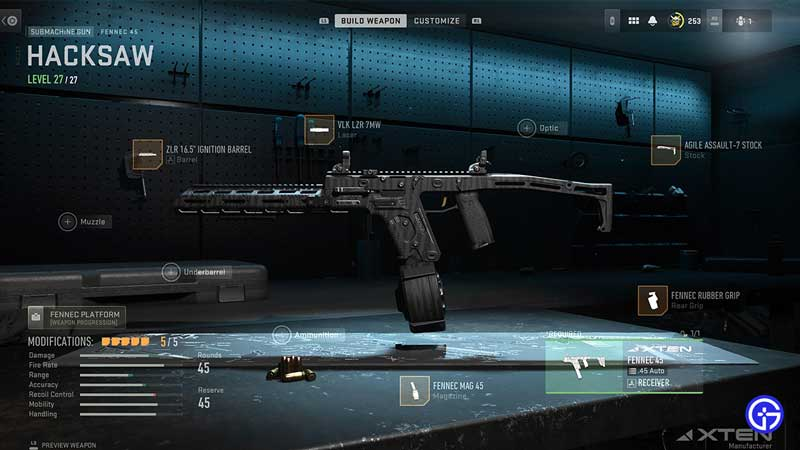The width and height of the screenshot is (800, 450).
Task: Show notifications via the bell icon
Action: 652,20
